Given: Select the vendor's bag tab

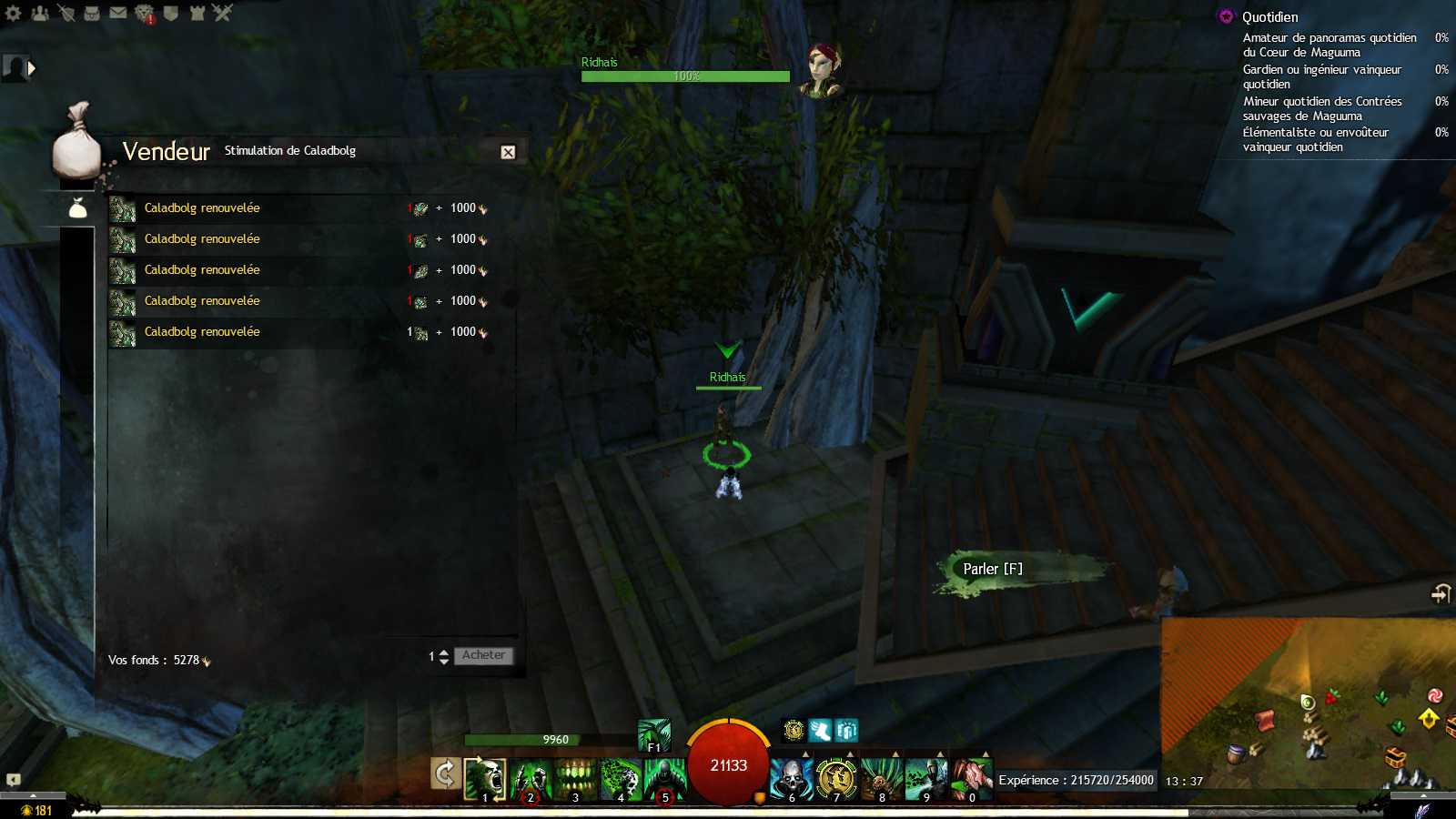Looking at the screenshot, I should (x=78, y=209).
